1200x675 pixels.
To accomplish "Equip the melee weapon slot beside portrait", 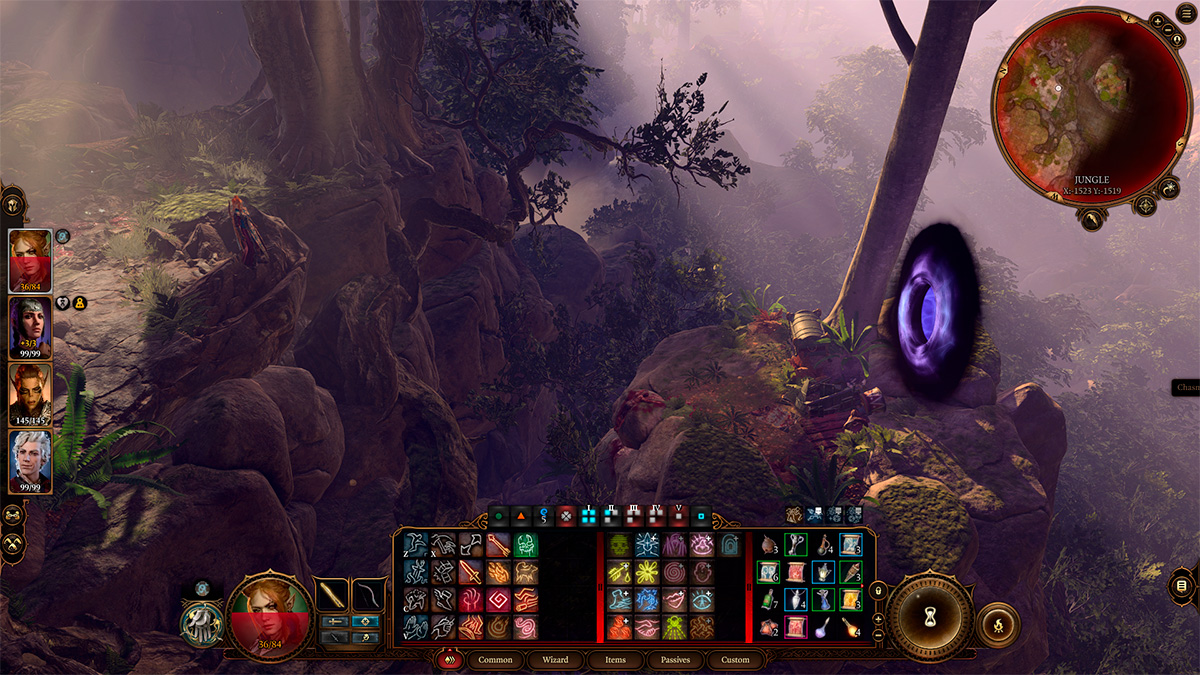I will 332,594.
